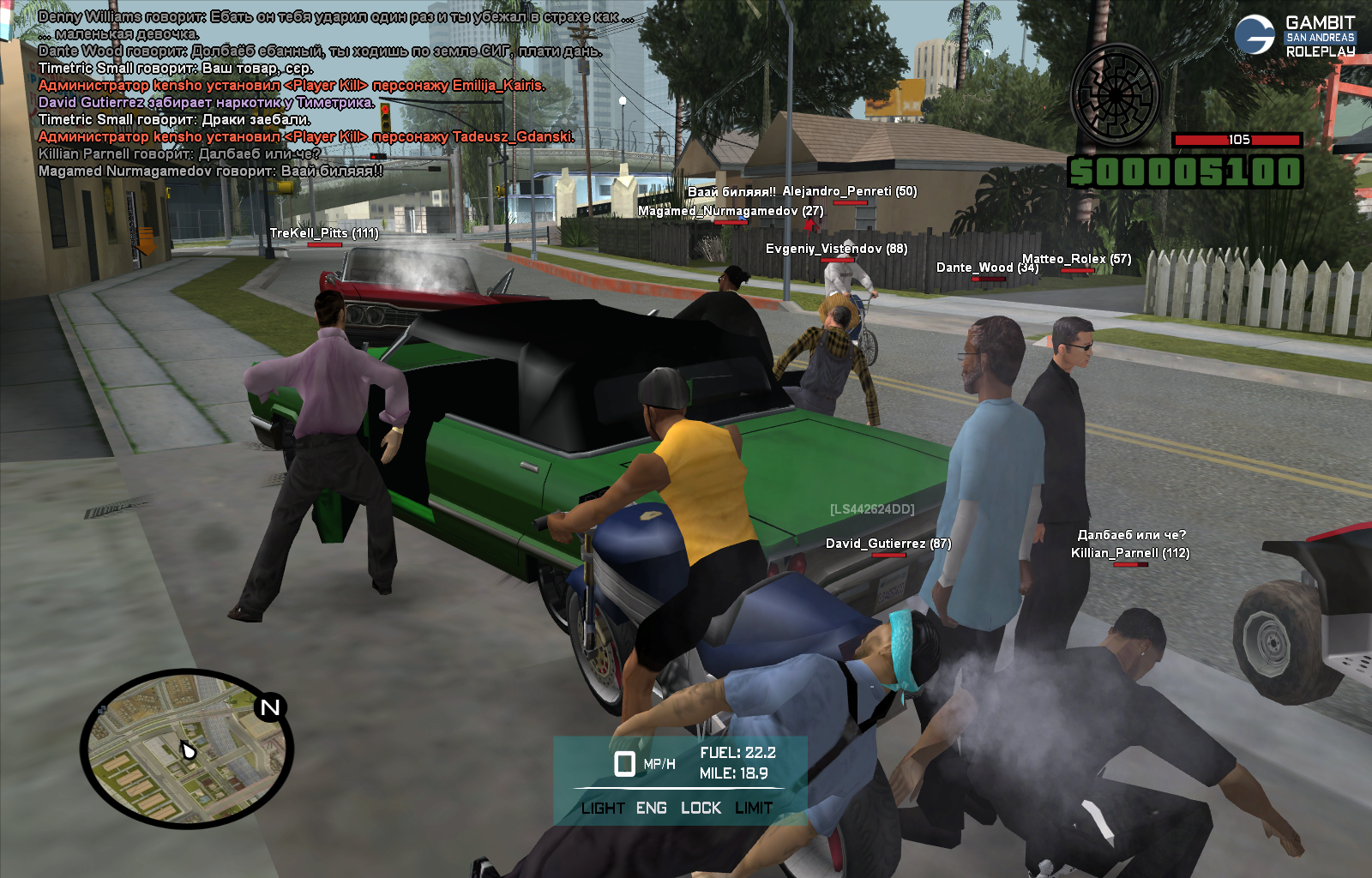Click Magamed Nurmagamedov's latest chat line

[210, 171]
